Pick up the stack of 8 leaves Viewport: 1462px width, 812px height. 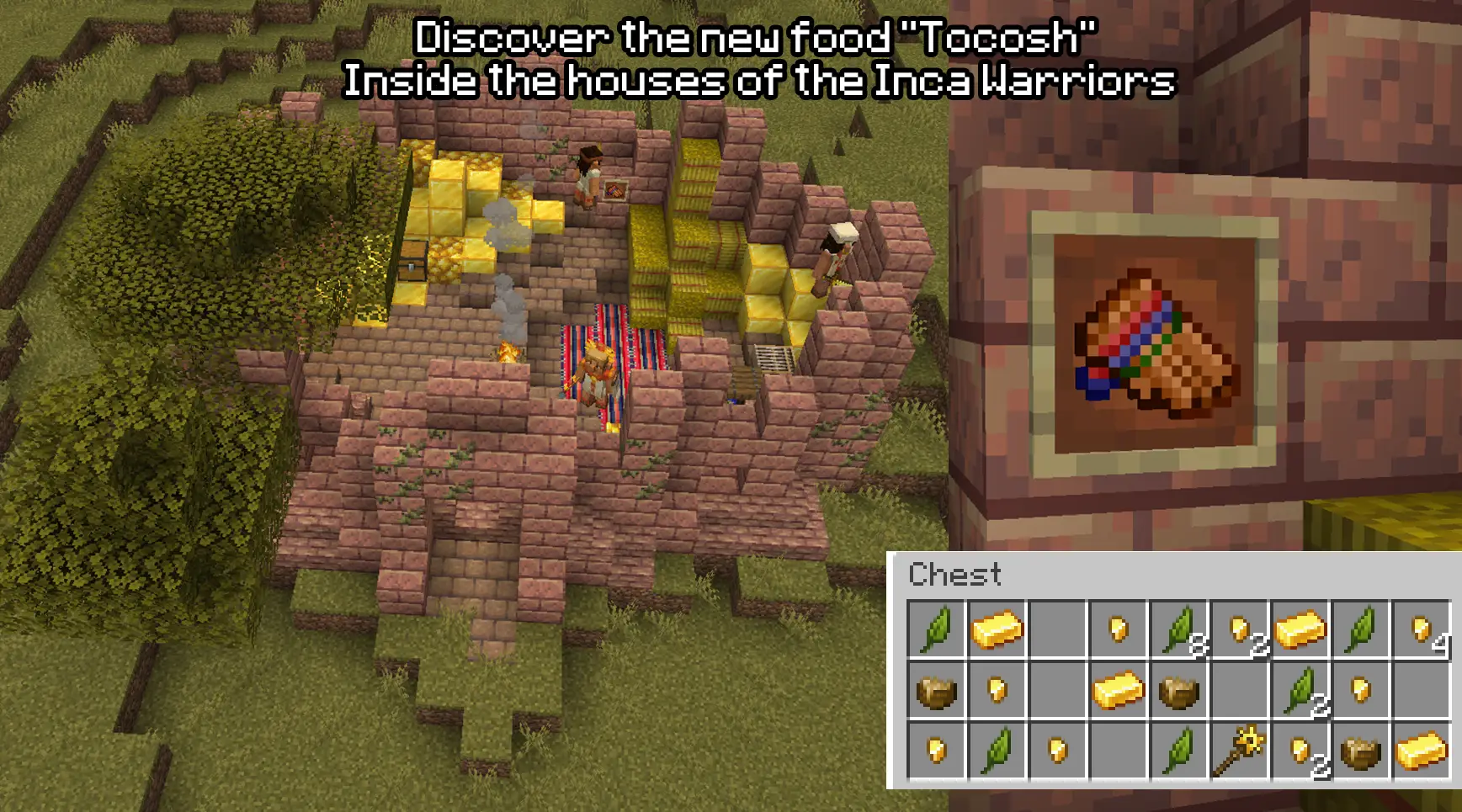[1179, 629]
